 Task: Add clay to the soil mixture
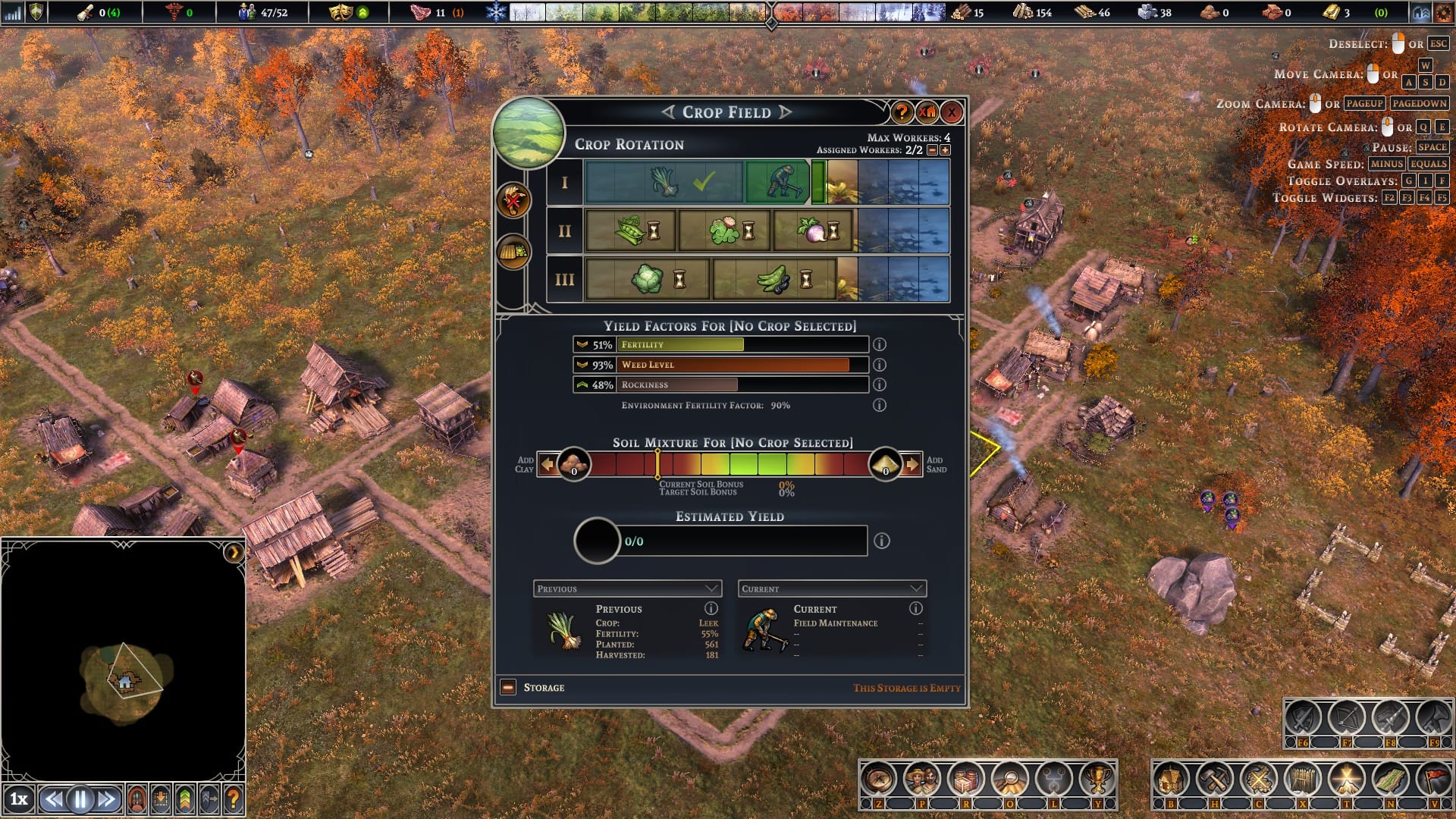click(548, 464)
